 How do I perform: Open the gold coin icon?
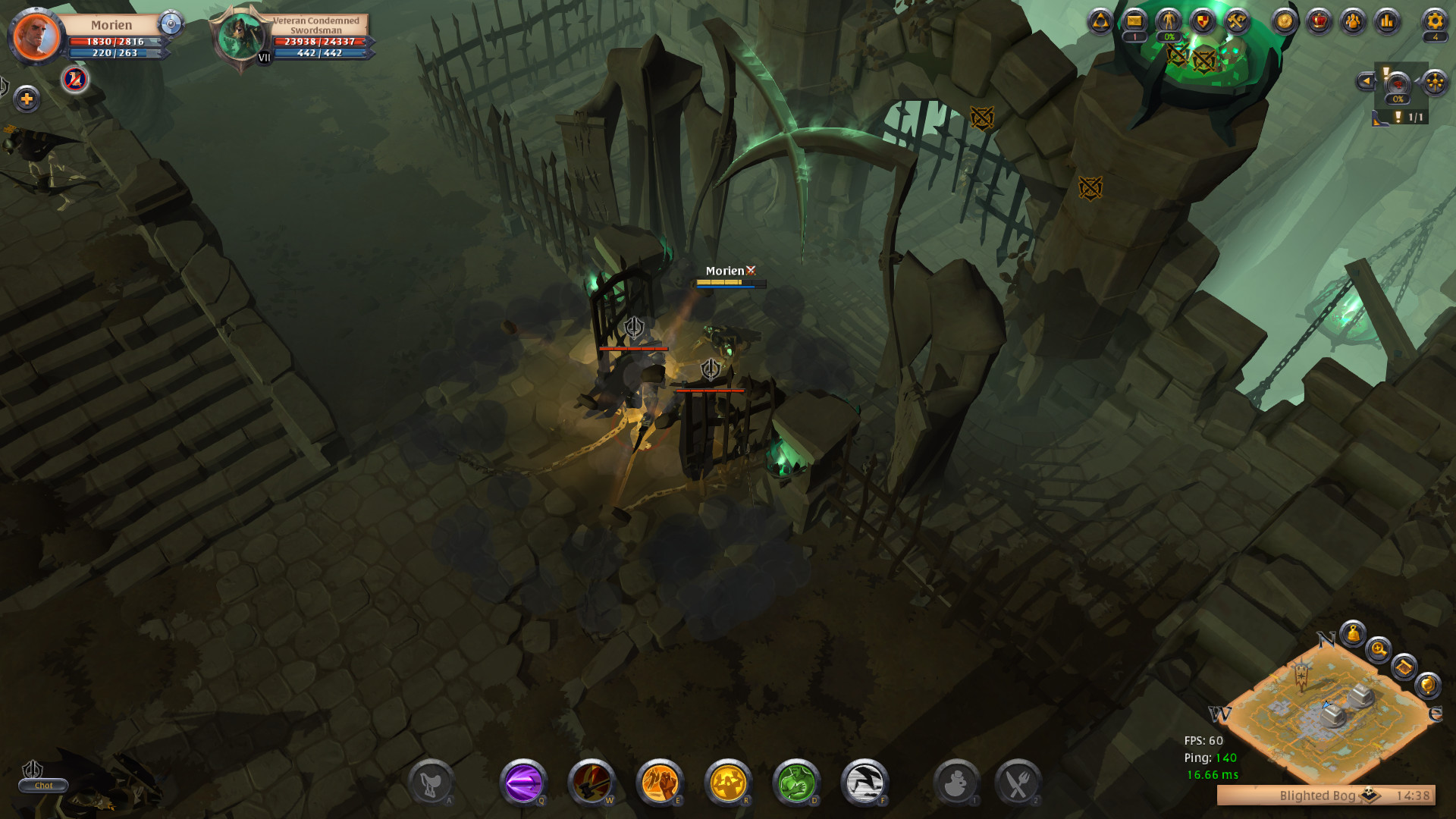tap(1285, 21)
